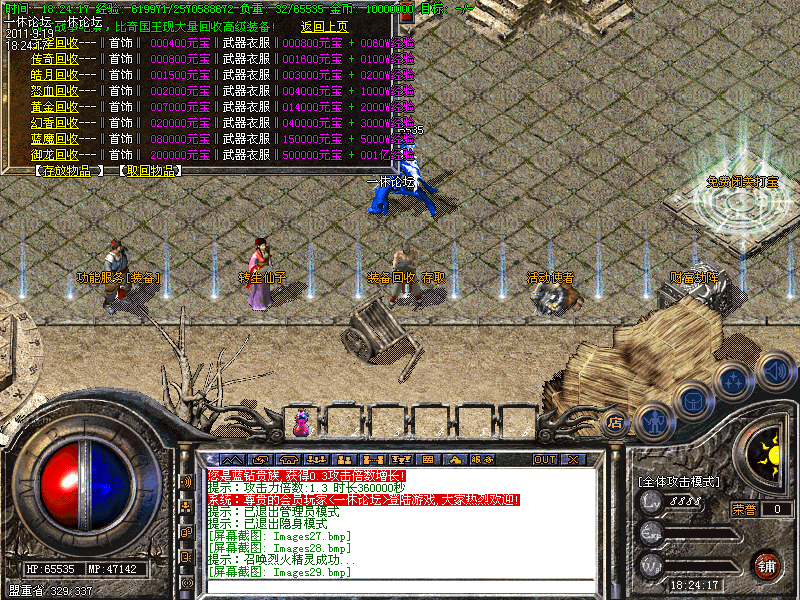The image size is (800, 600).
Task: Choose the 御龙回收 recycle option
Action: click(55, 155)
